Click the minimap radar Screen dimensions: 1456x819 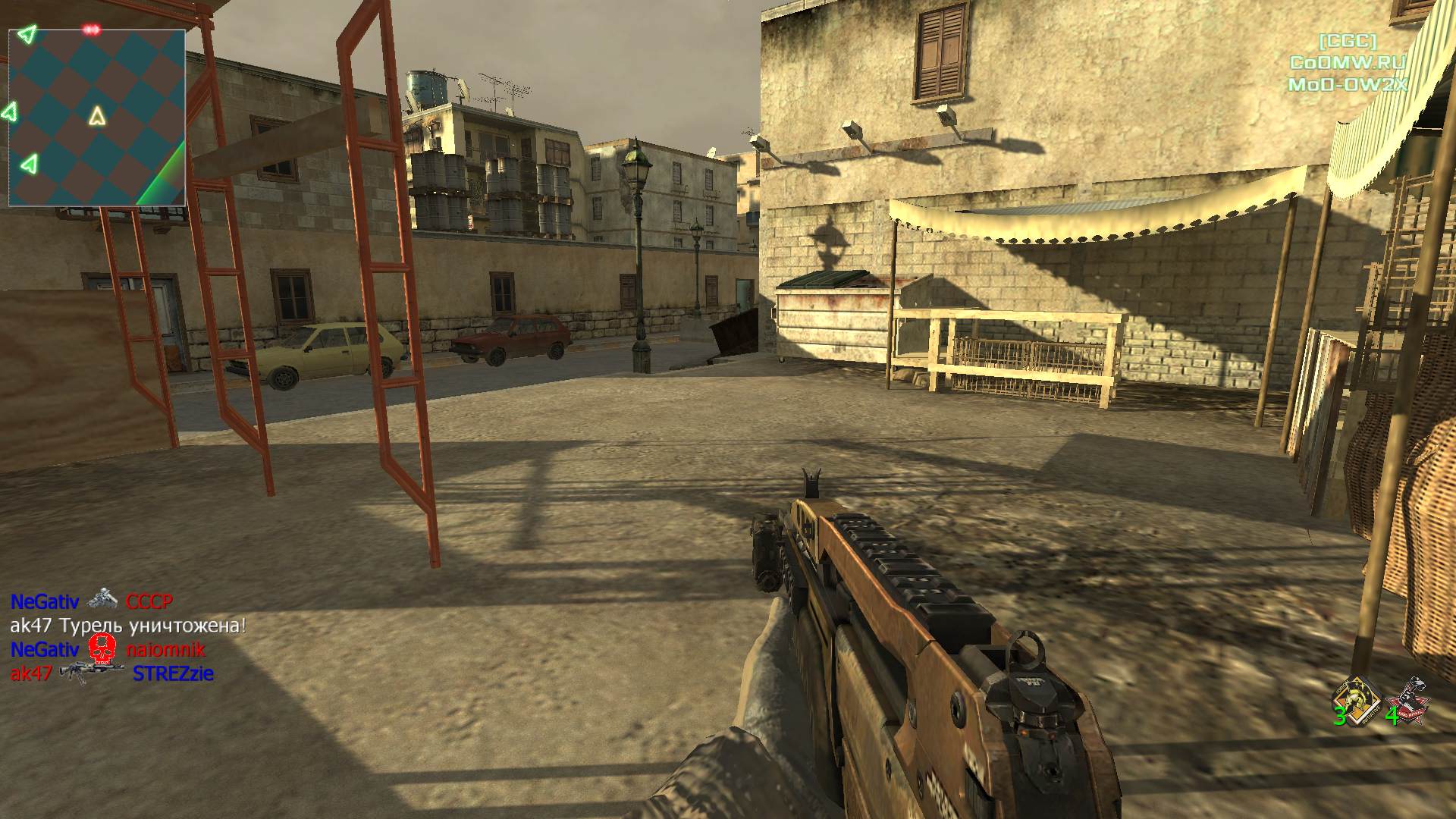[96, 118]
